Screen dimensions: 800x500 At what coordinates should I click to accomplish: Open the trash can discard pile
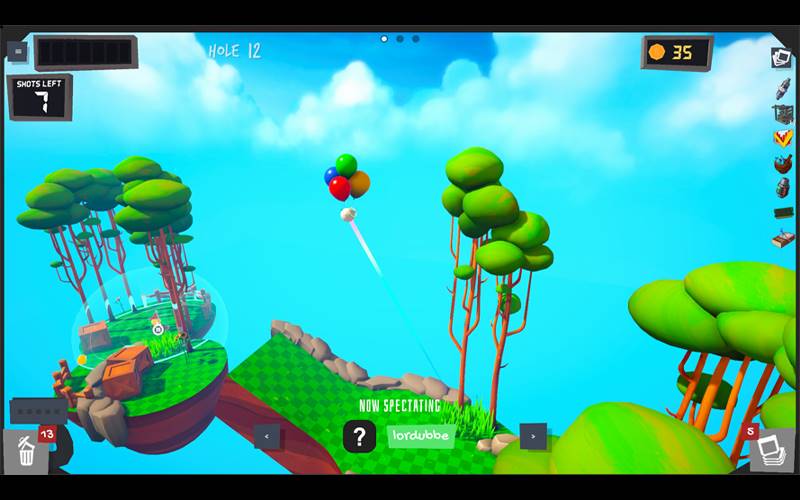point(26,451)
